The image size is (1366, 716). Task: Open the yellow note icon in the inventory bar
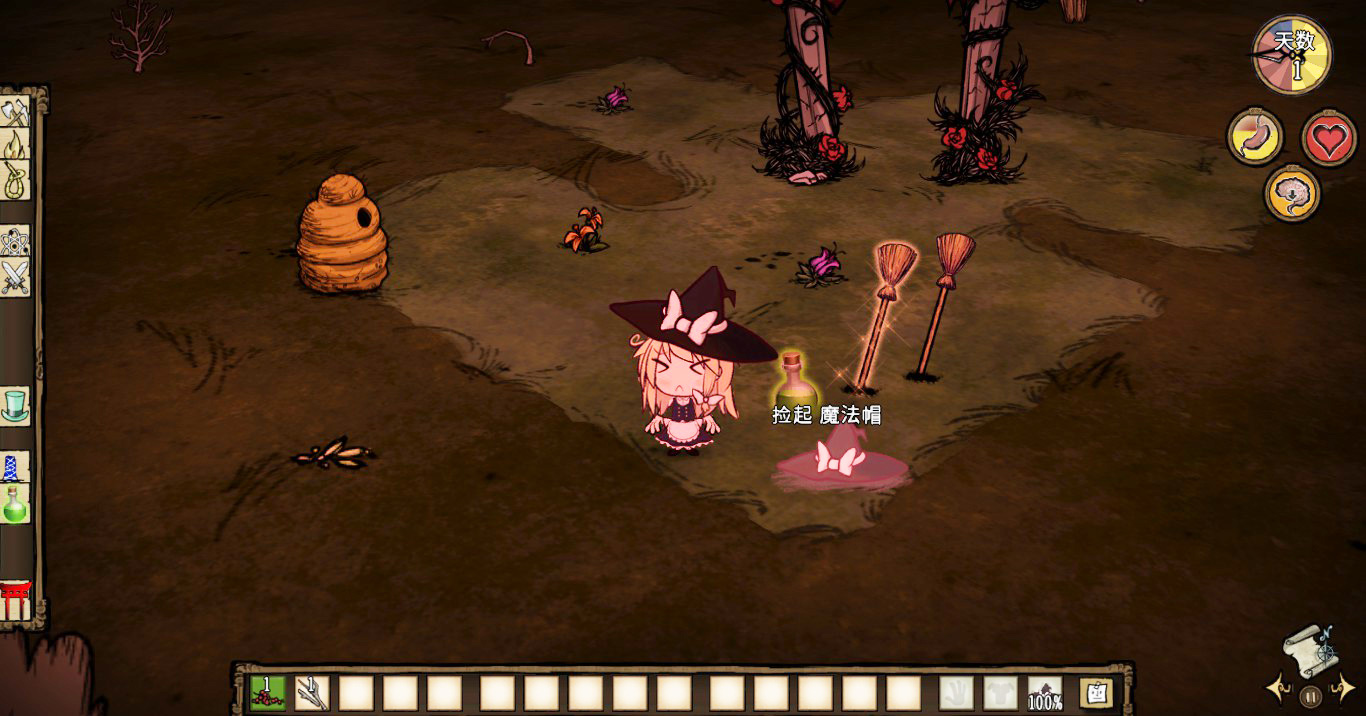coord(1097,692)
